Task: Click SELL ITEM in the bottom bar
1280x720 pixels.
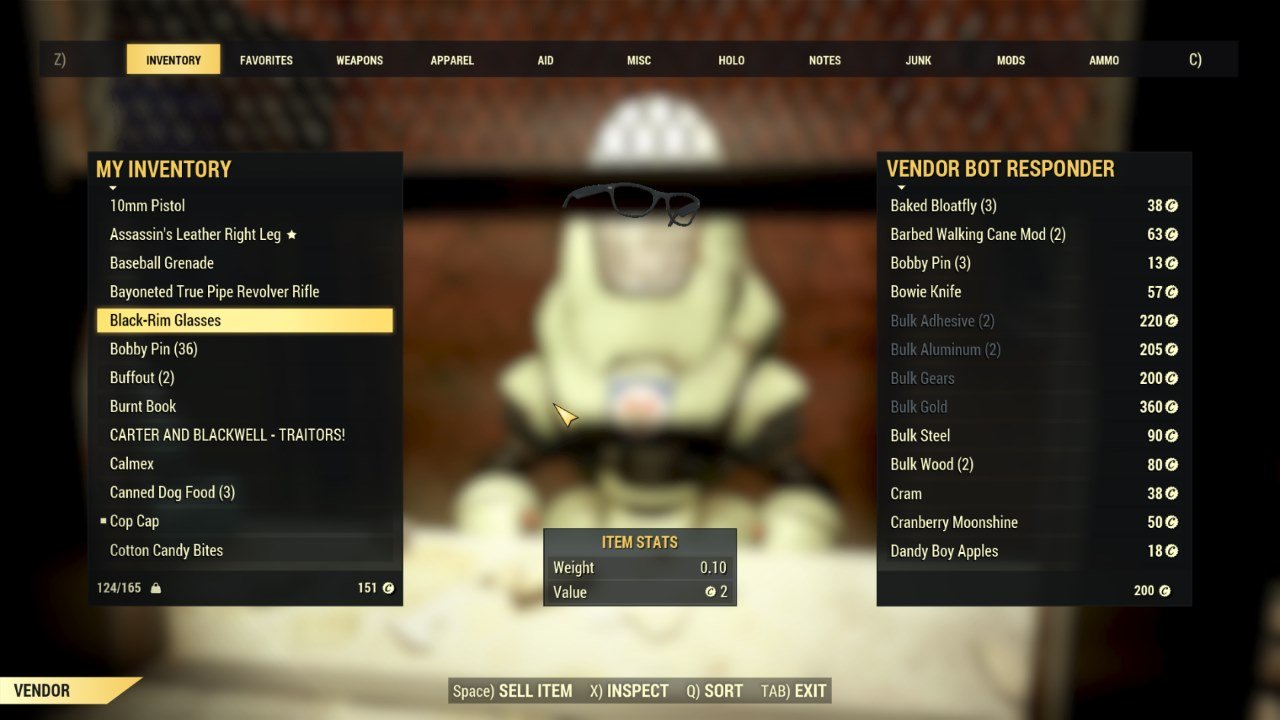Action: pyautogui.click(x=533, y=690)
